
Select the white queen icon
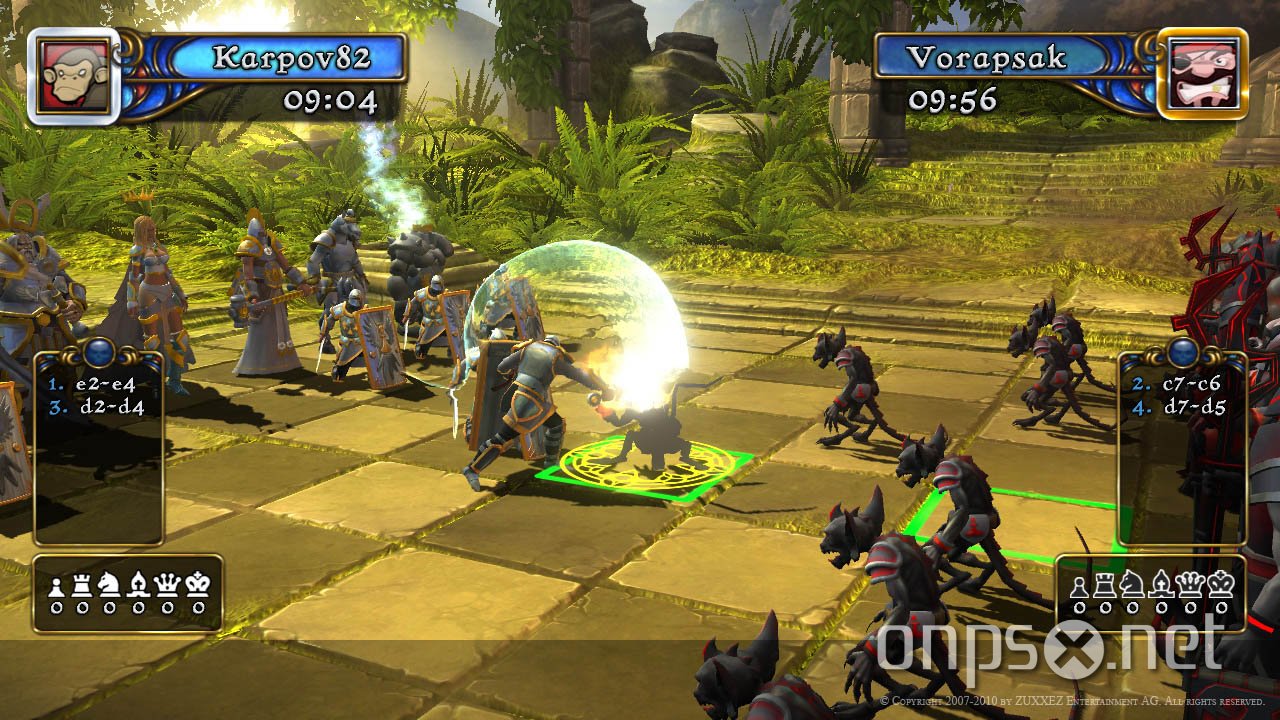pyautogui.click(x=166, y=585)
